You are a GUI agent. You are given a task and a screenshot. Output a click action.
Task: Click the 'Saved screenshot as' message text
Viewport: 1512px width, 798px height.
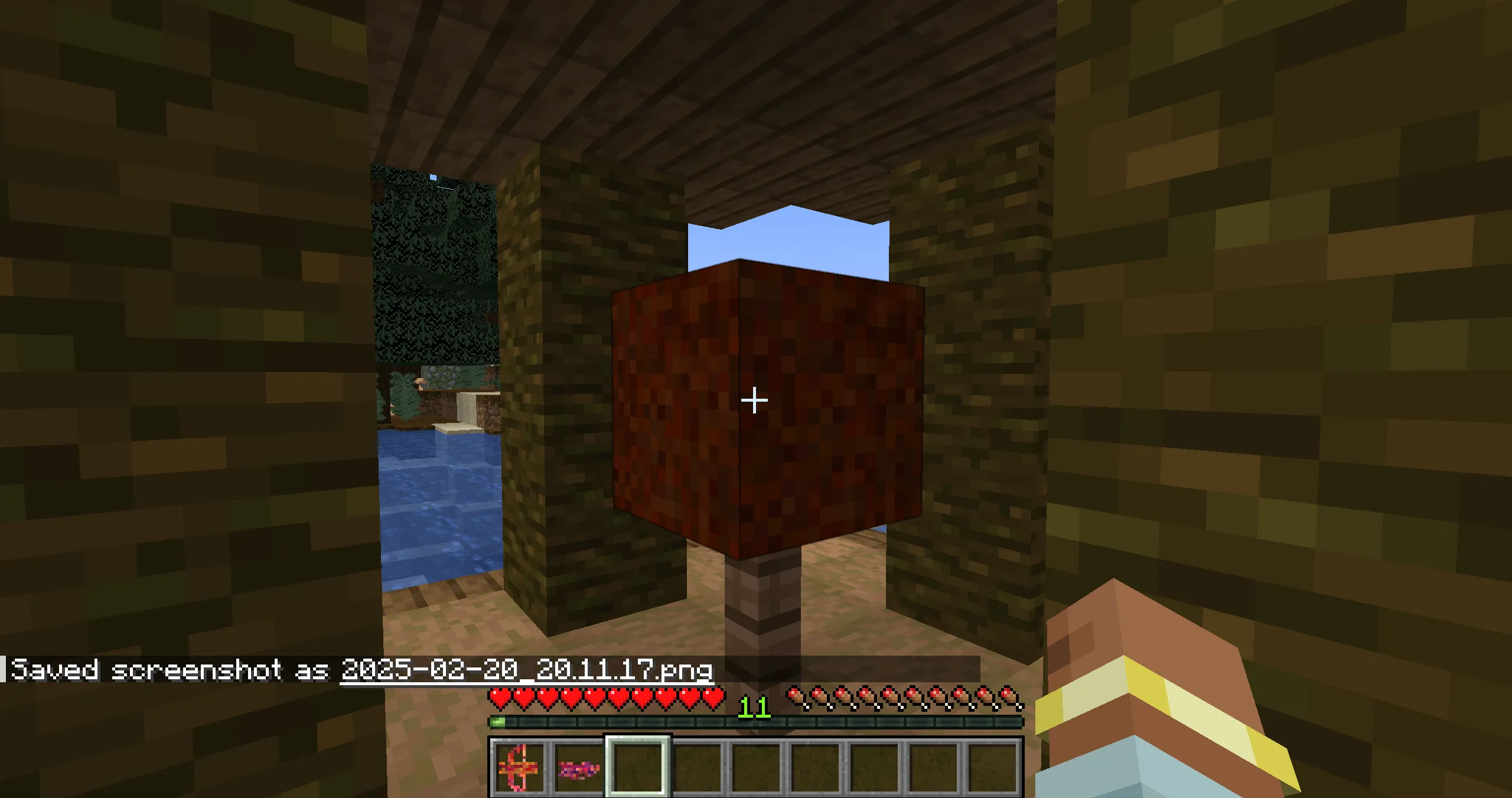pyautogui.click(x=171, y=670)
